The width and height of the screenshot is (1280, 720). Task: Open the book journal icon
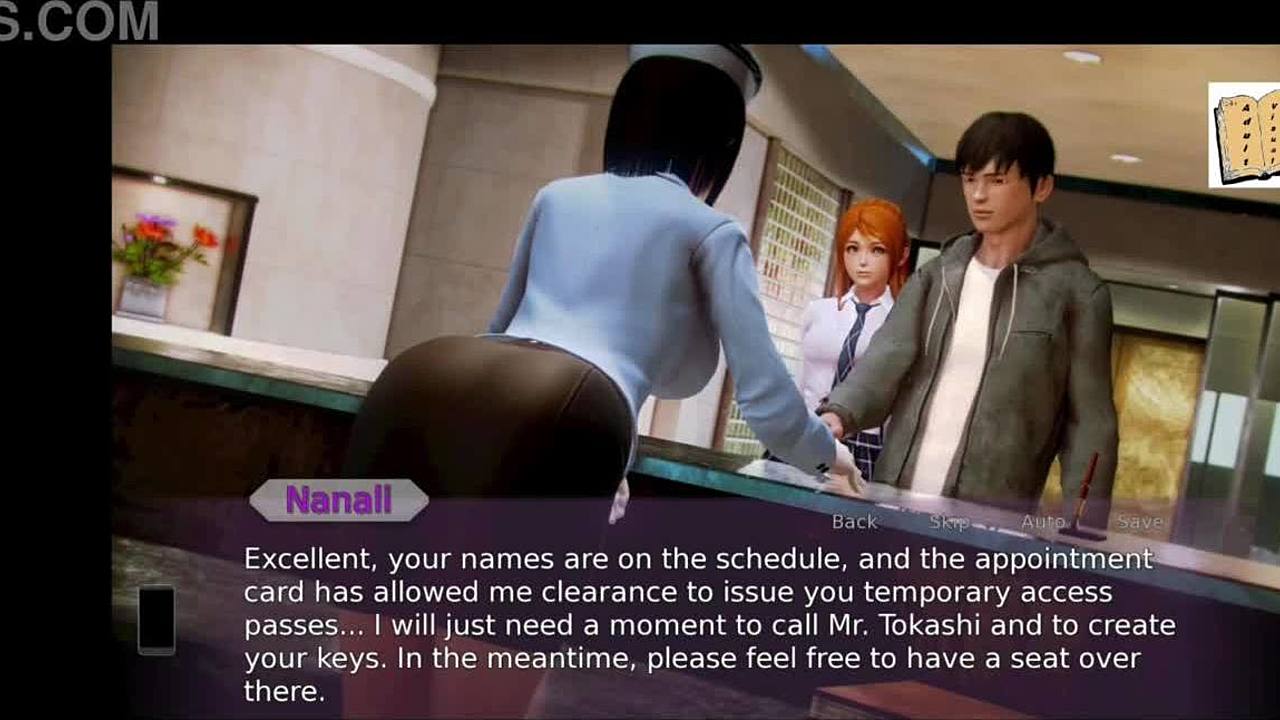pyautogui.click(x=1245, y=135)
